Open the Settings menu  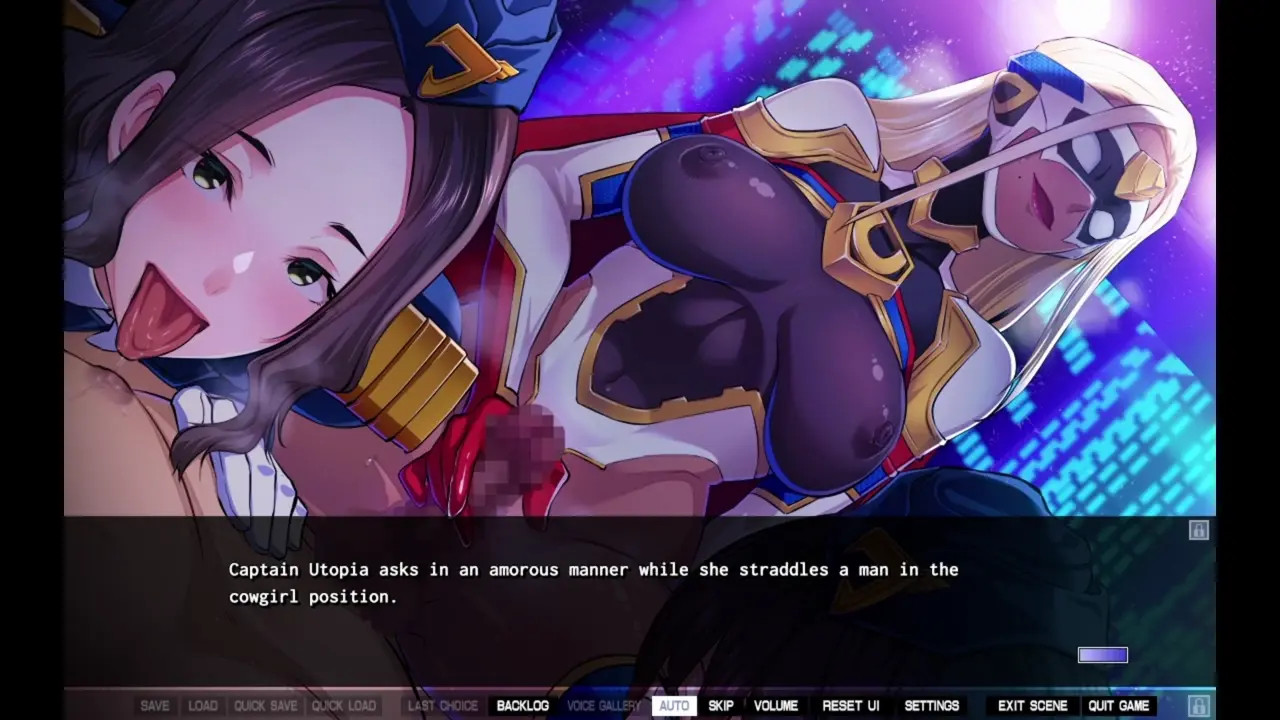(x=932, y=705)
